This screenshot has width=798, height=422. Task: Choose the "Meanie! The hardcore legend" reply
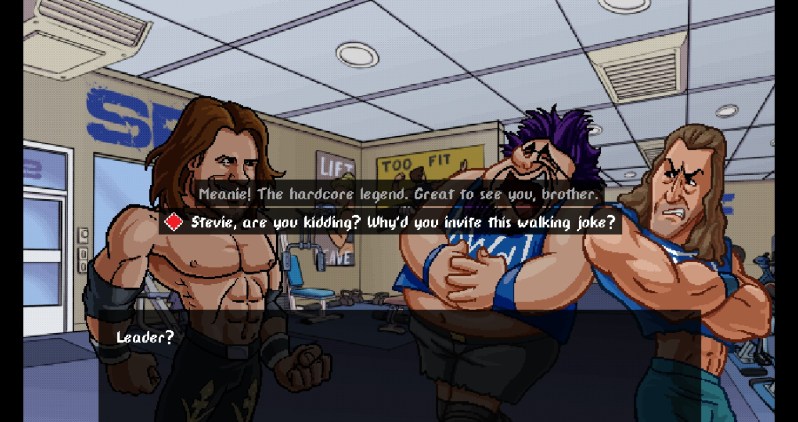click(x=398, y=192)
